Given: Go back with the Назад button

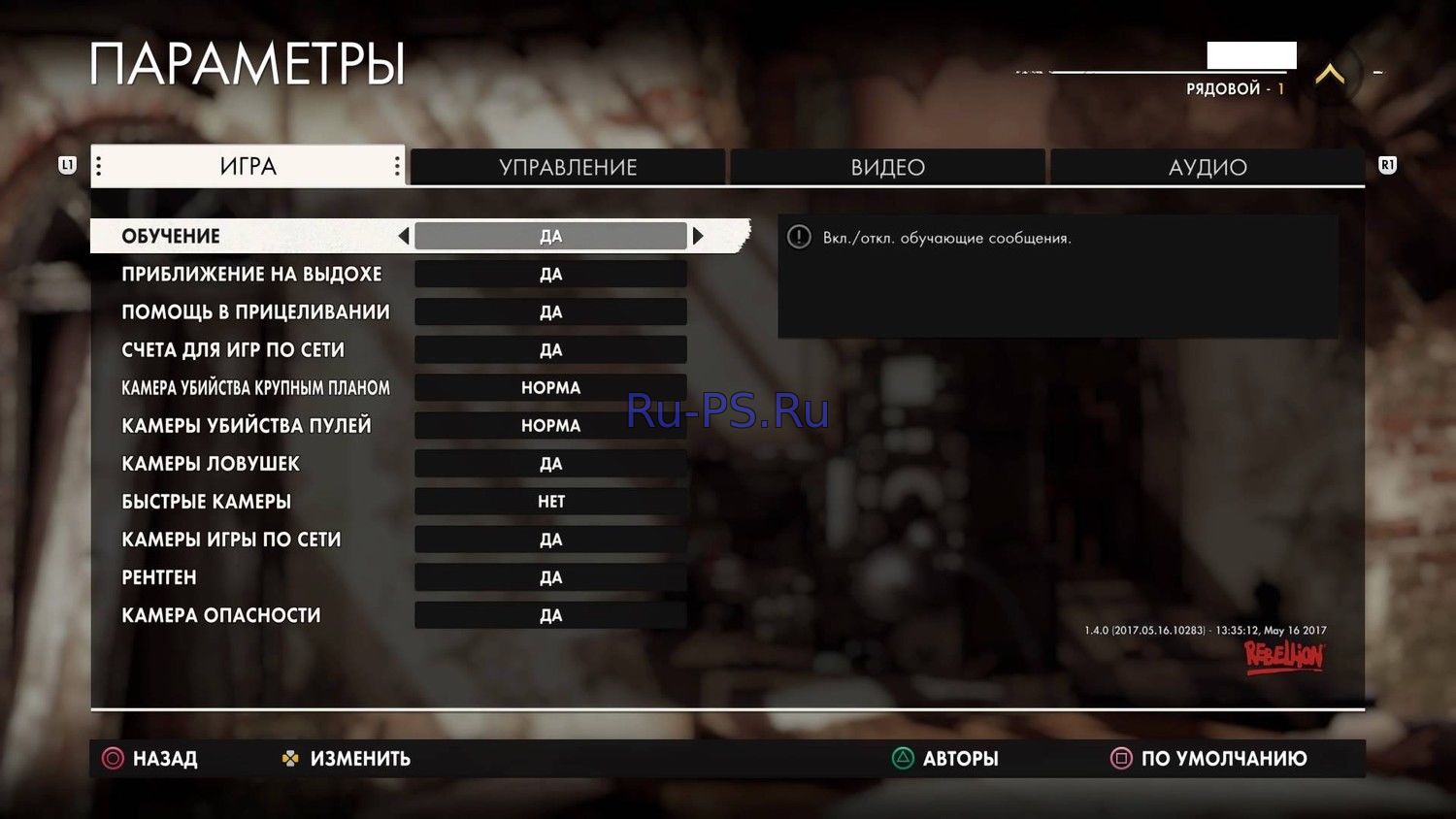Looking at the screenshot, I should click(x=150, y=759).
